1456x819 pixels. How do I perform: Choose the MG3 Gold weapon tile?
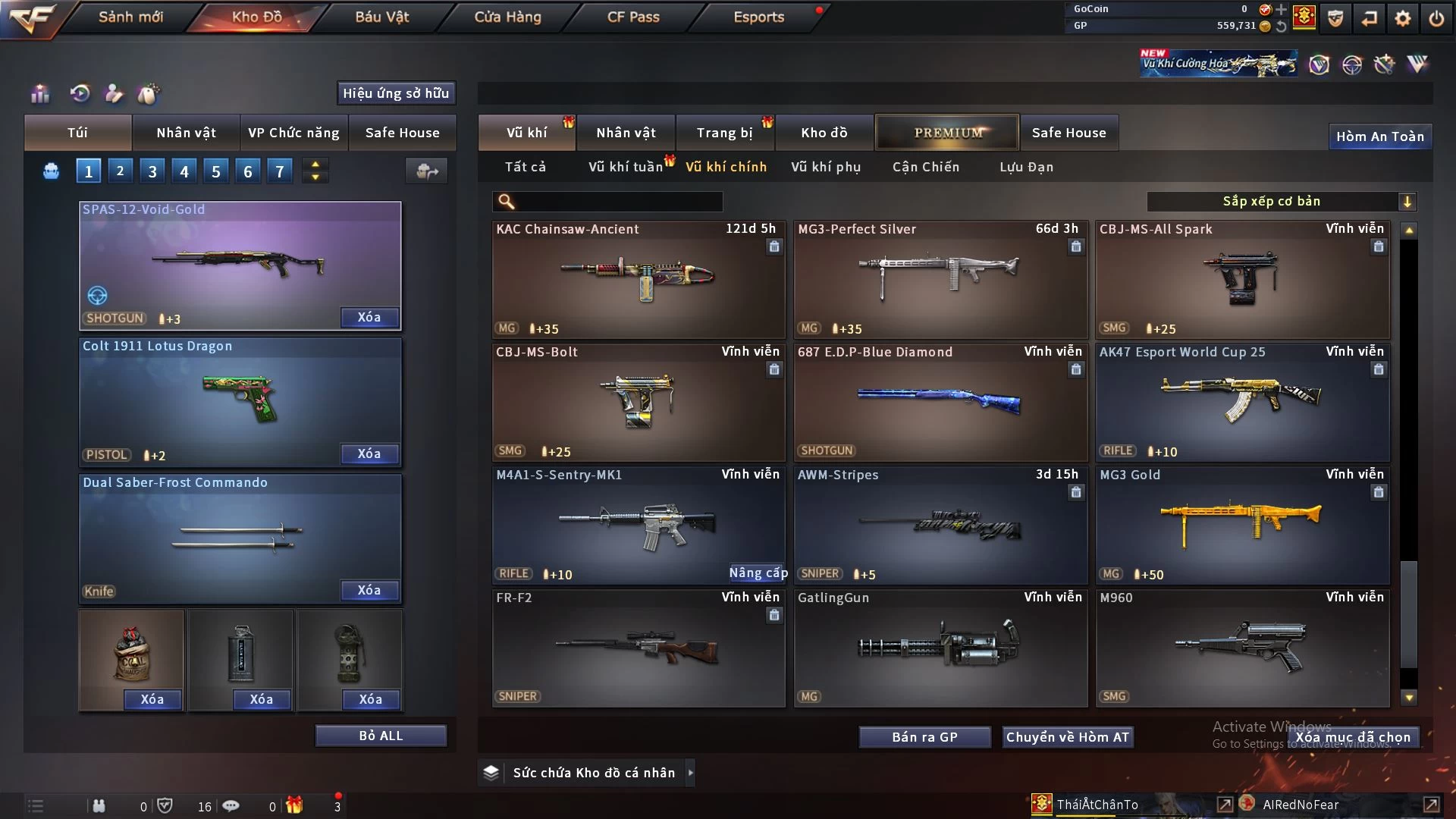coord(1242,525)
